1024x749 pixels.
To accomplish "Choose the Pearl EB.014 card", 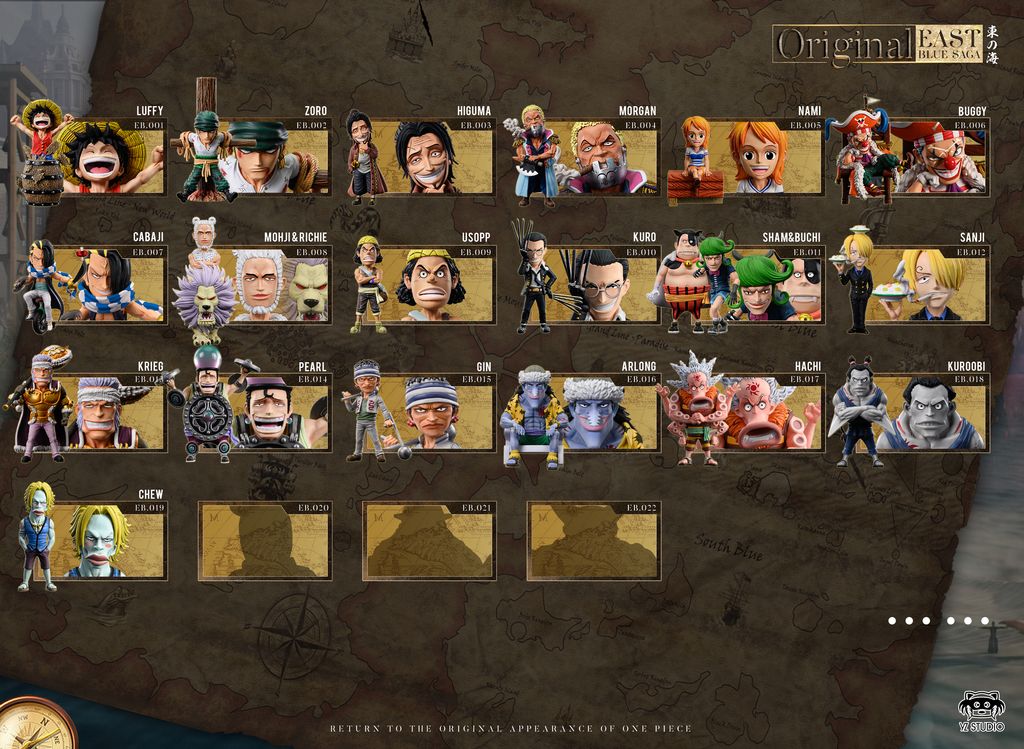I will [x=264, y=412].
